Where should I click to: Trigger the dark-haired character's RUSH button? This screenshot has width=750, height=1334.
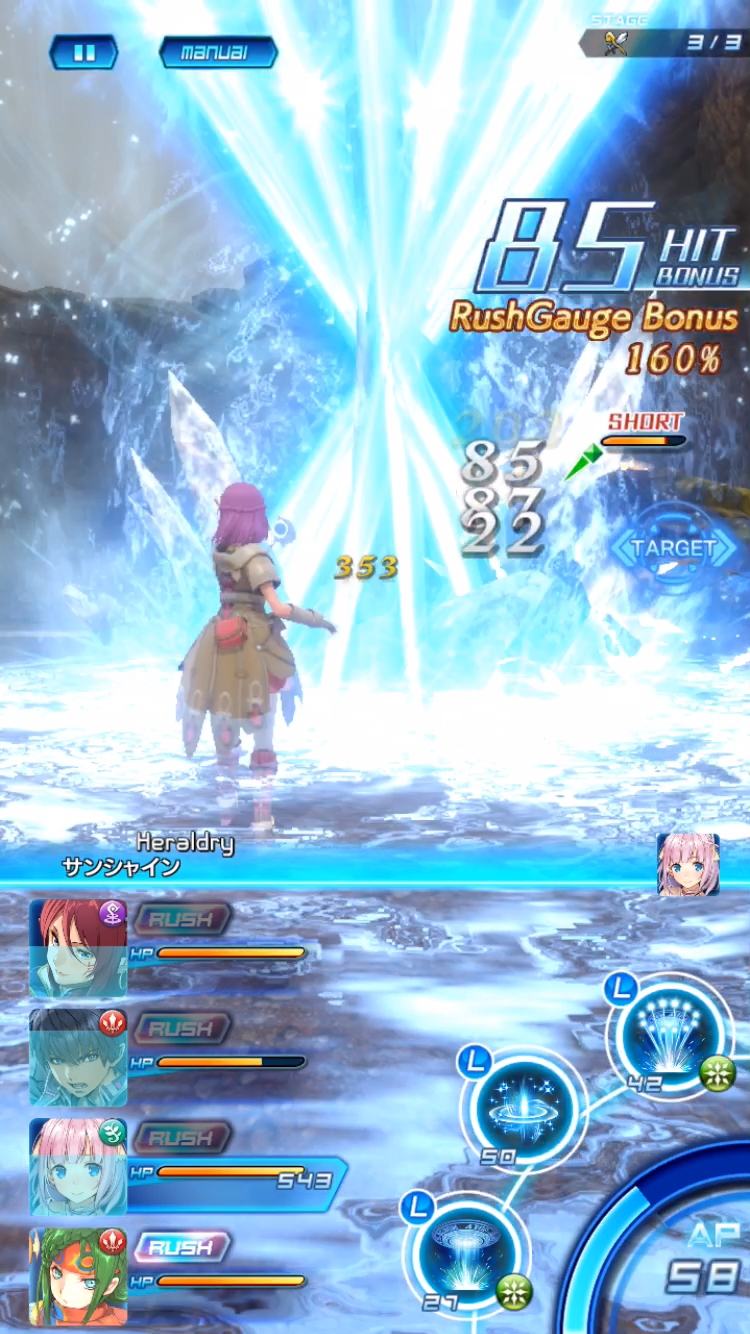(181, 1028)
